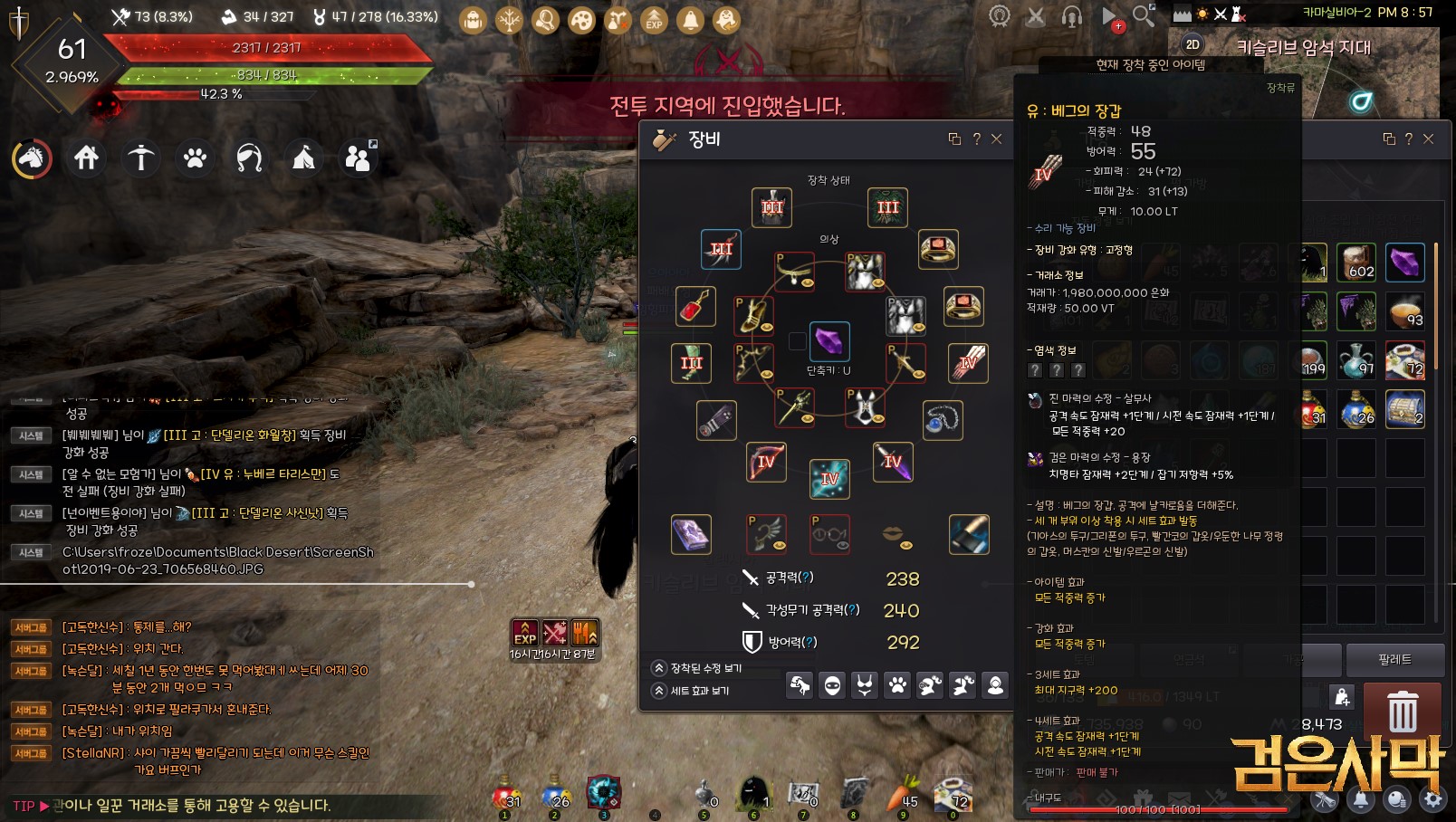Image resolution: width=1456 pixels, height=822 pixels.
Task: Select the equipped bow weapon slot
Action: tap(765, 462)
